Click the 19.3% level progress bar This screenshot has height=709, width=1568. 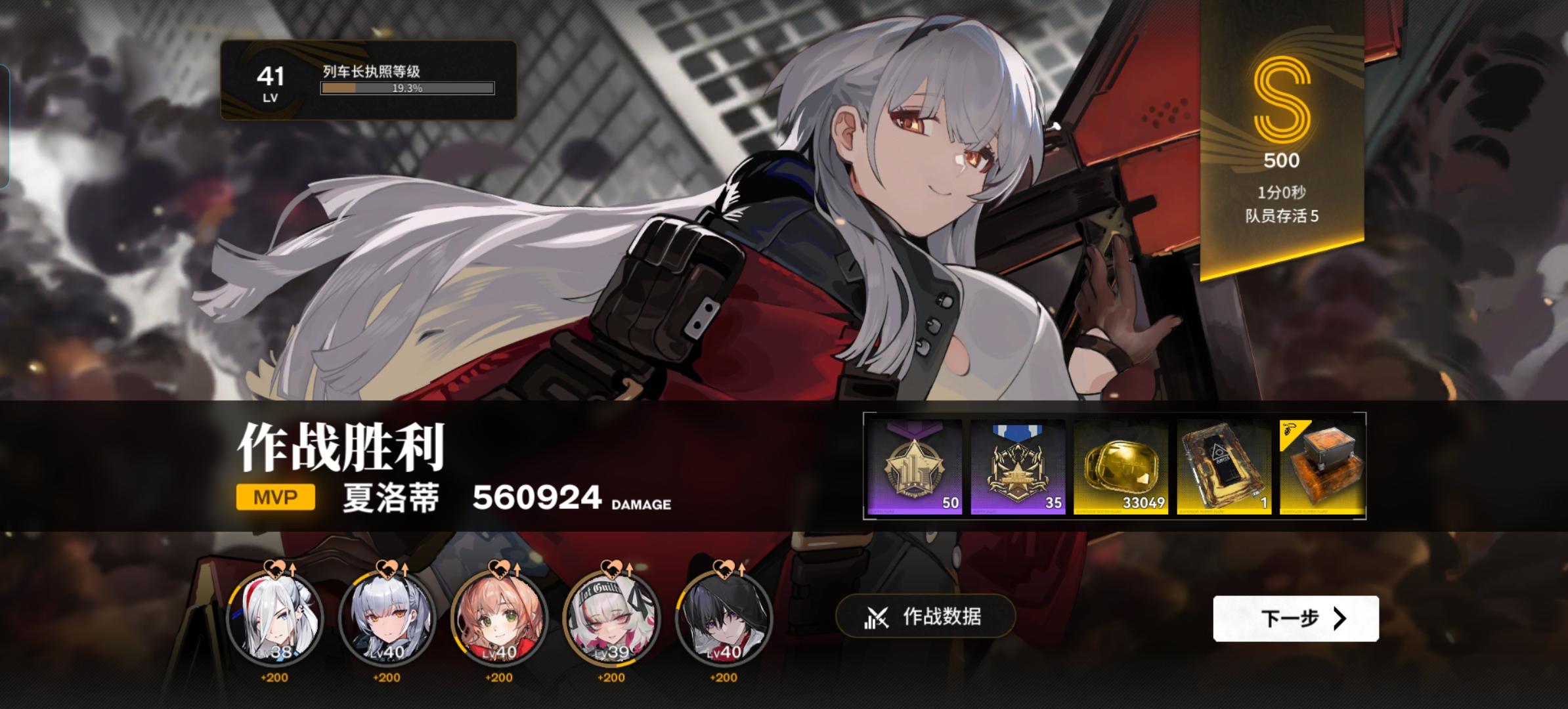coord(406,89)
